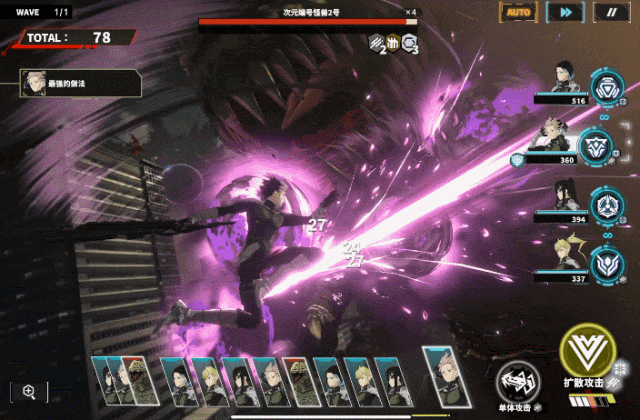Inspect the enemy status effect icons

[393, 43]
